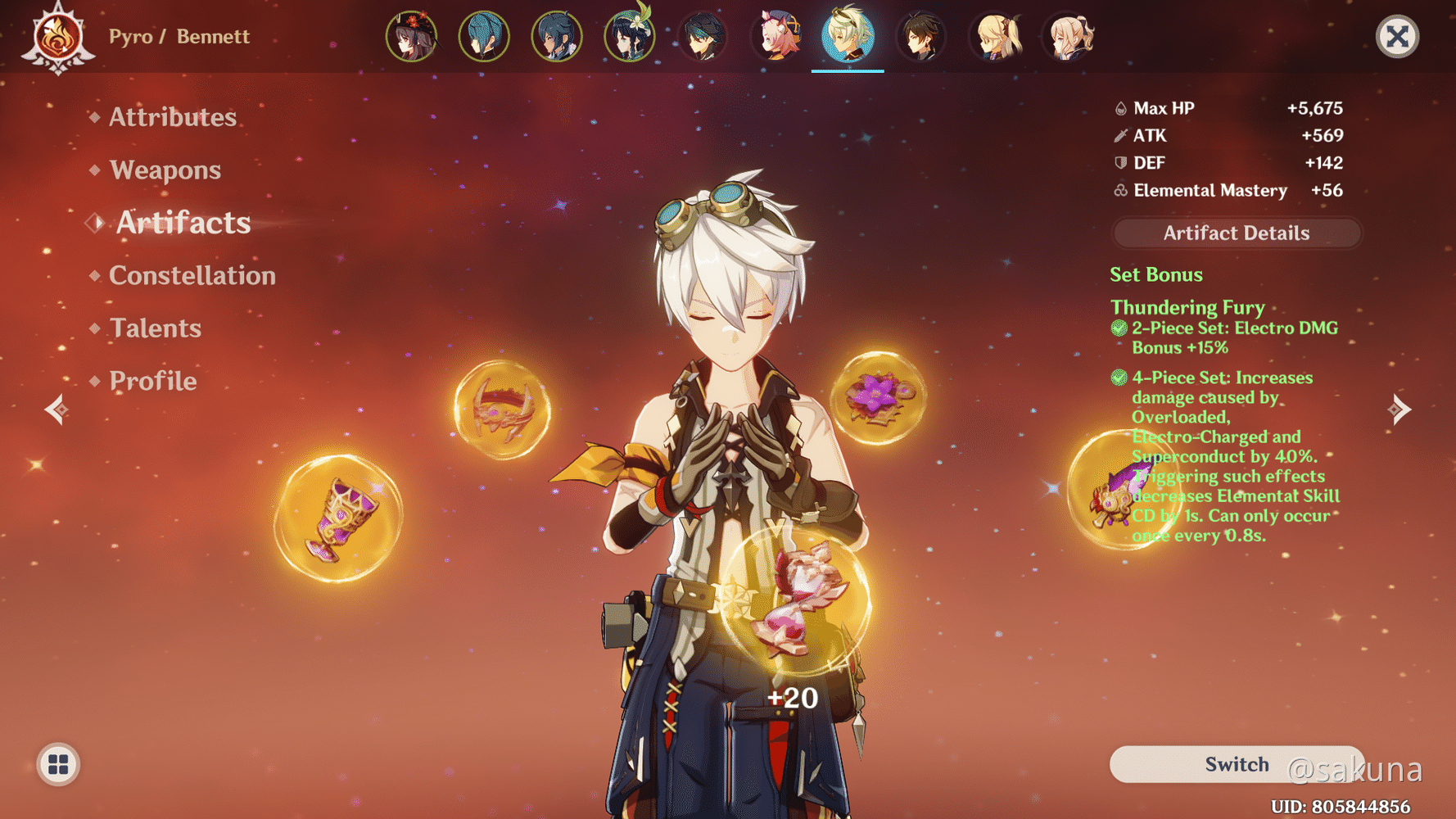Image resolution: width=1456 pixels, height=819 pixels.
Task: Open the Attributes section
Action: (x=172, y=117)
